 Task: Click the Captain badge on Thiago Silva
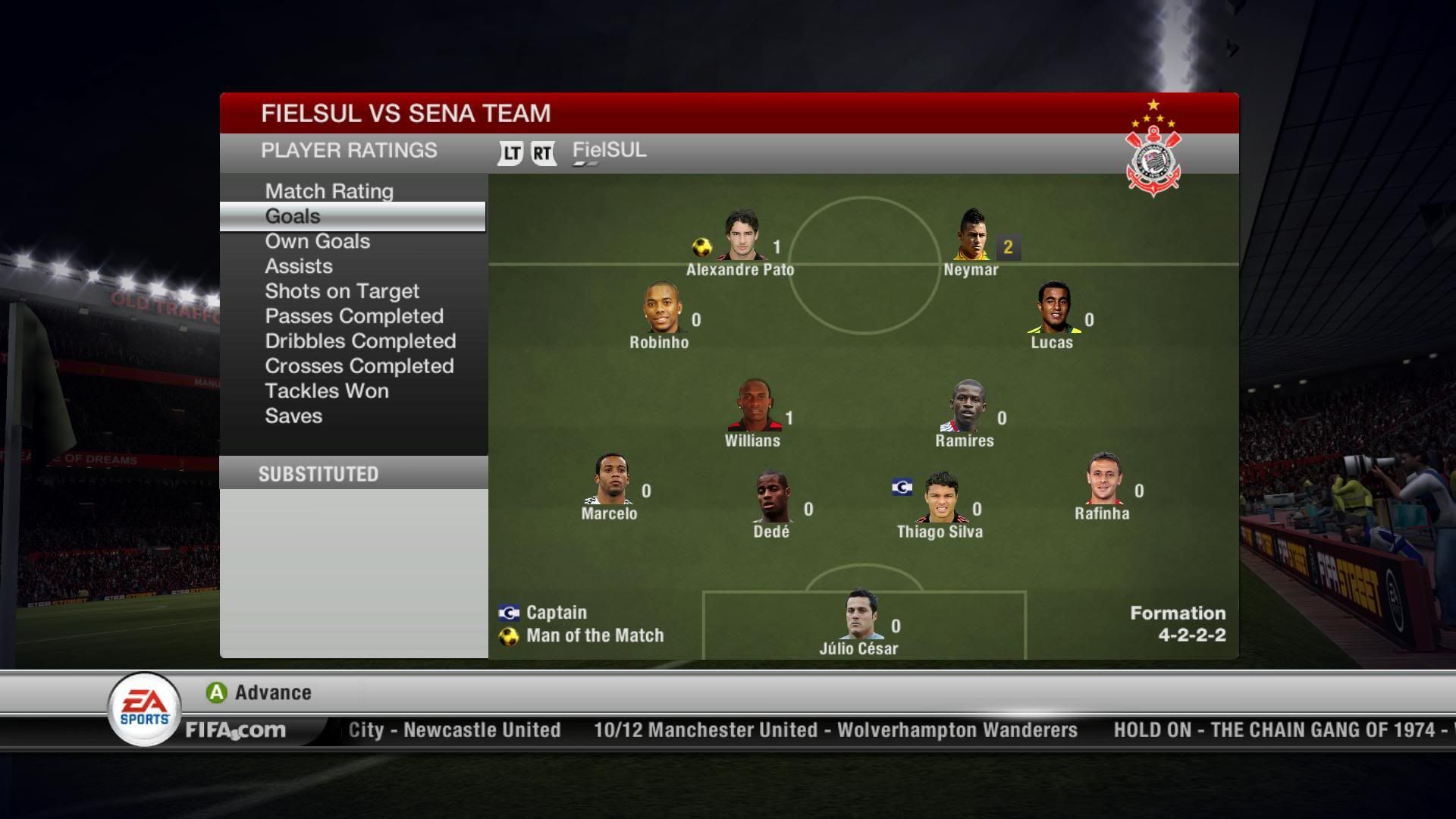tap(902, 488)
